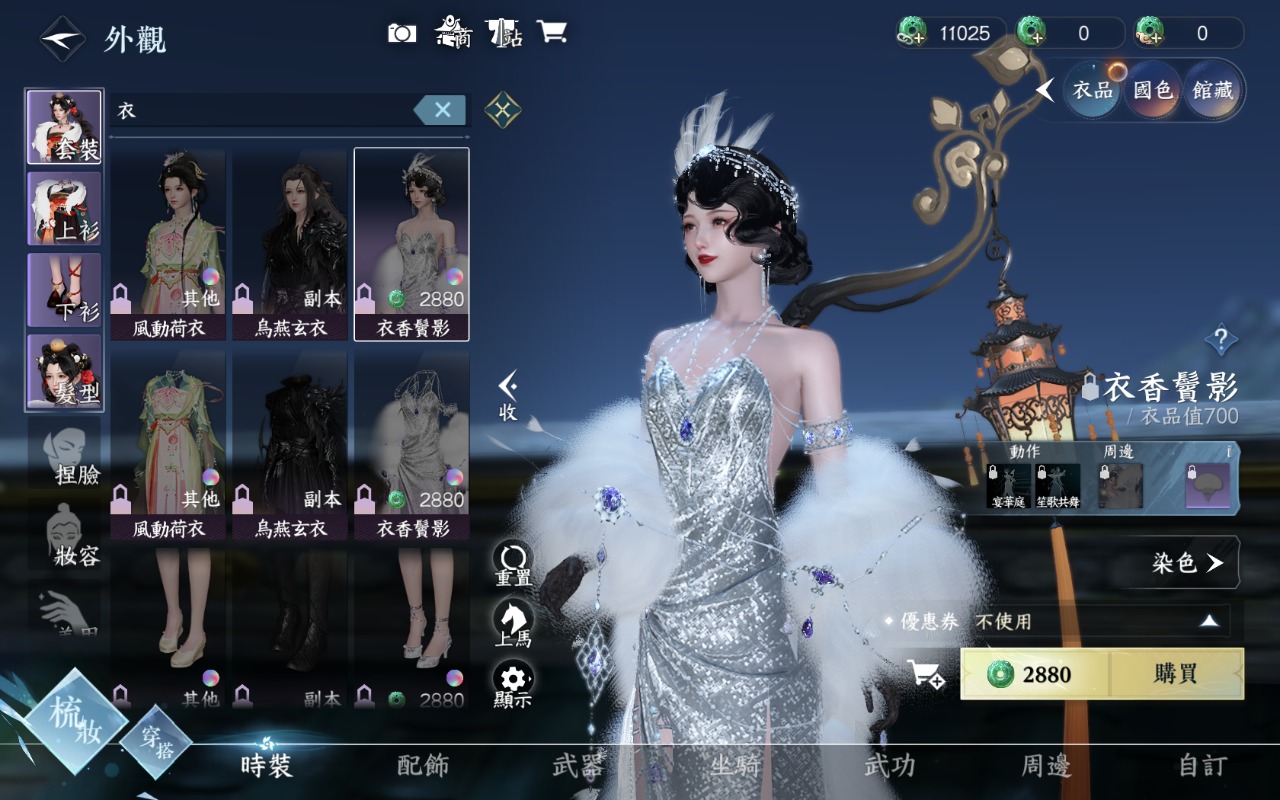The image size is (1280, 800).
Task: Reset the preview with 重置
Action: point(513,564)
